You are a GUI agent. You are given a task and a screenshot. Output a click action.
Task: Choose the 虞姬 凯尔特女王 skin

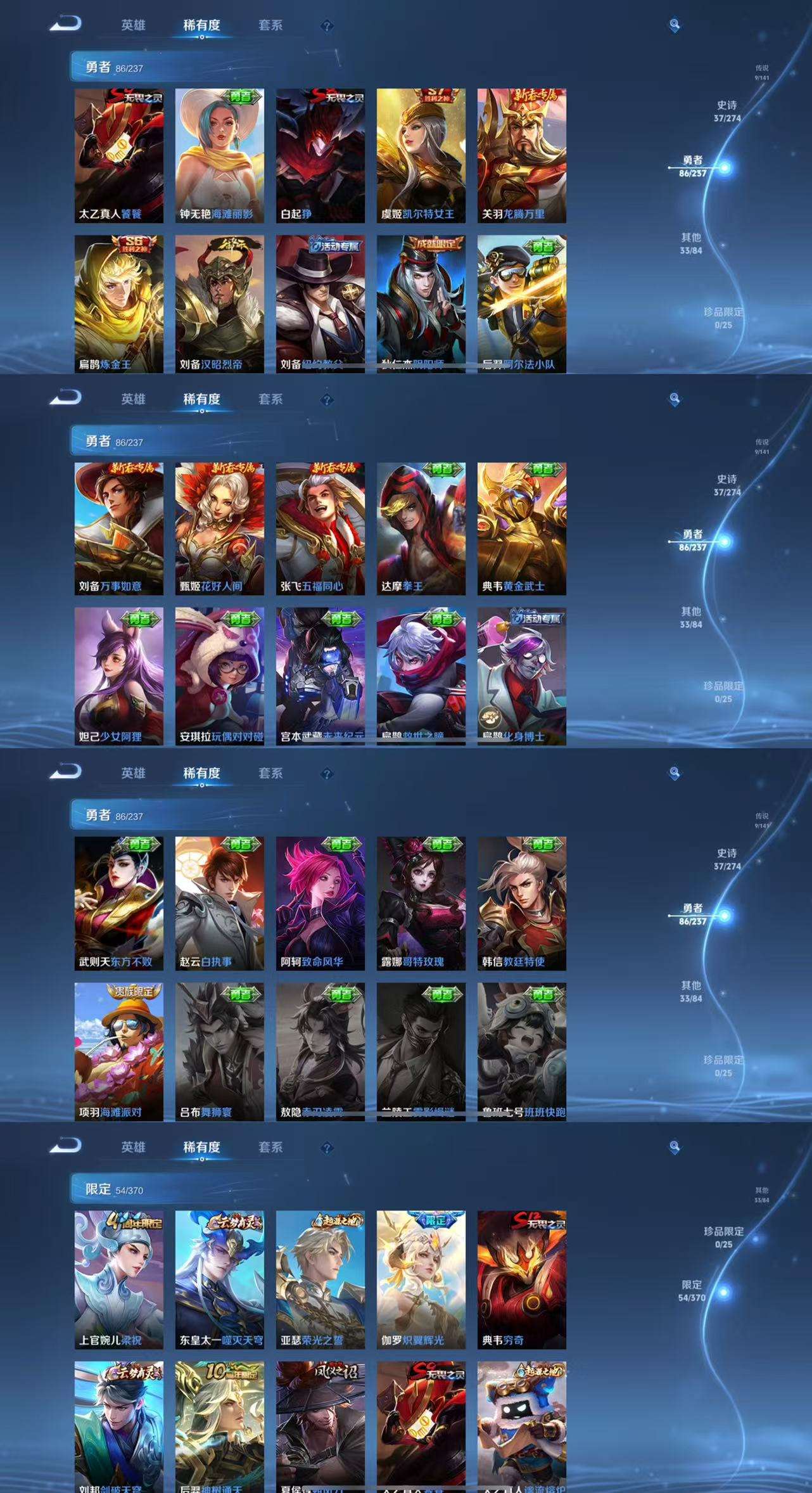[x=421, y=155]
